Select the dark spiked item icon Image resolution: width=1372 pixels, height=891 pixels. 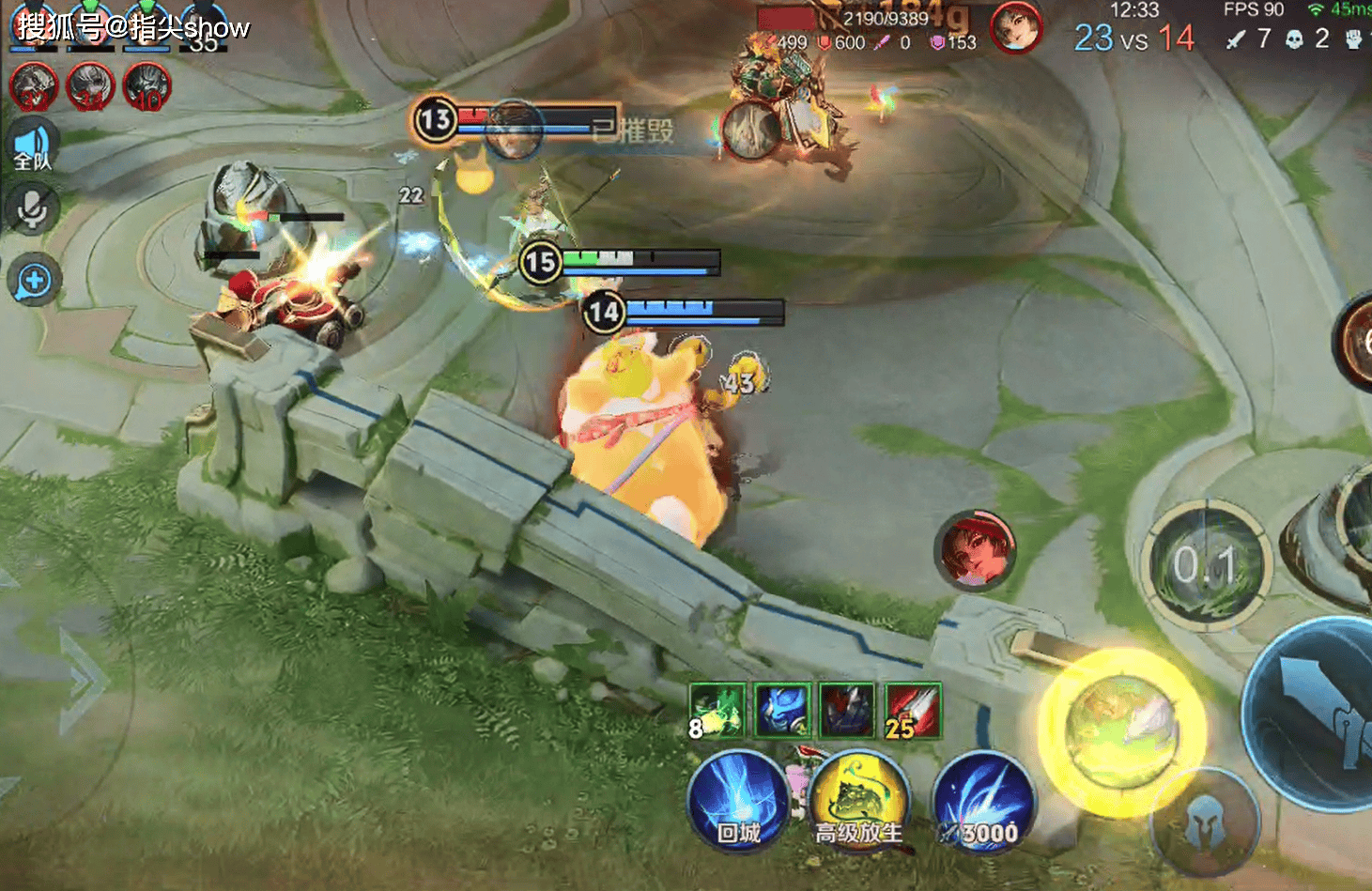click(x=847, y=710)
